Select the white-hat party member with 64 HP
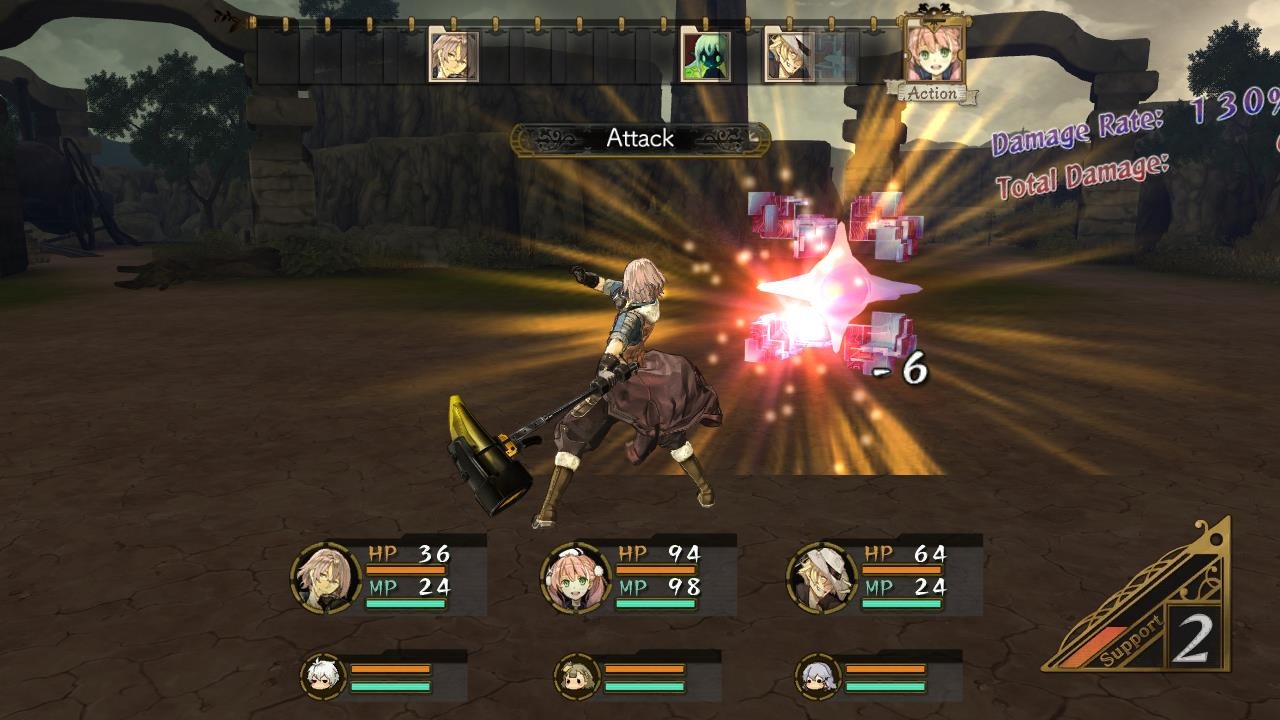 click(x=822, y=577)
